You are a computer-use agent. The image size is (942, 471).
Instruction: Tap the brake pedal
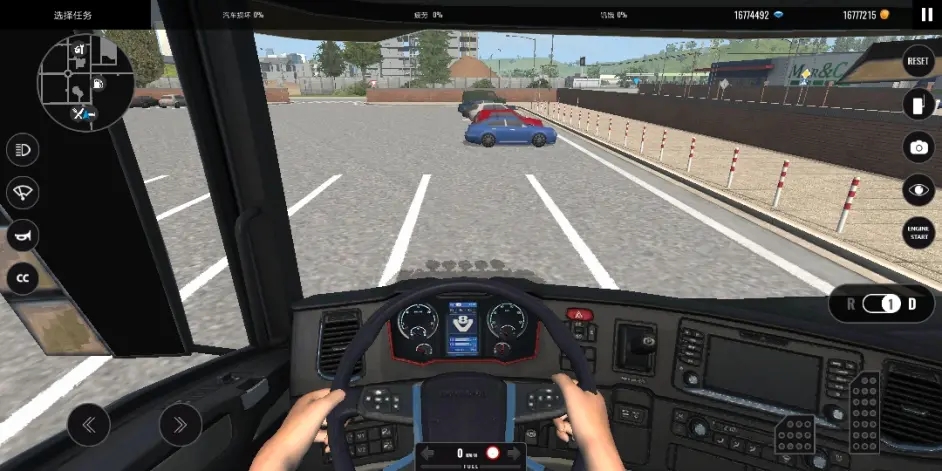tap(796, 435)
